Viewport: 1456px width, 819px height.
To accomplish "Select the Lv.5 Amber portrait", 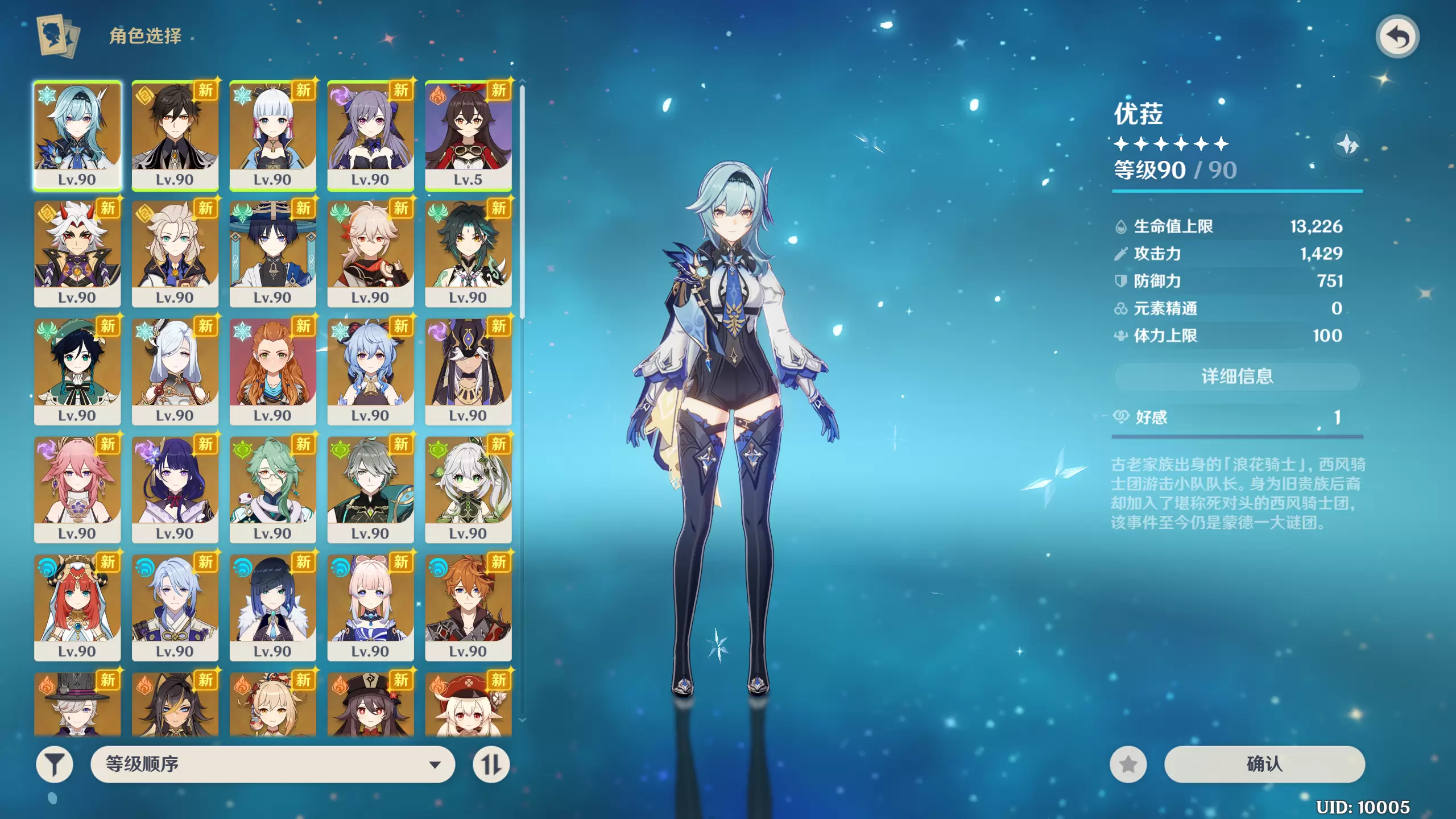I will pos(468,135).
